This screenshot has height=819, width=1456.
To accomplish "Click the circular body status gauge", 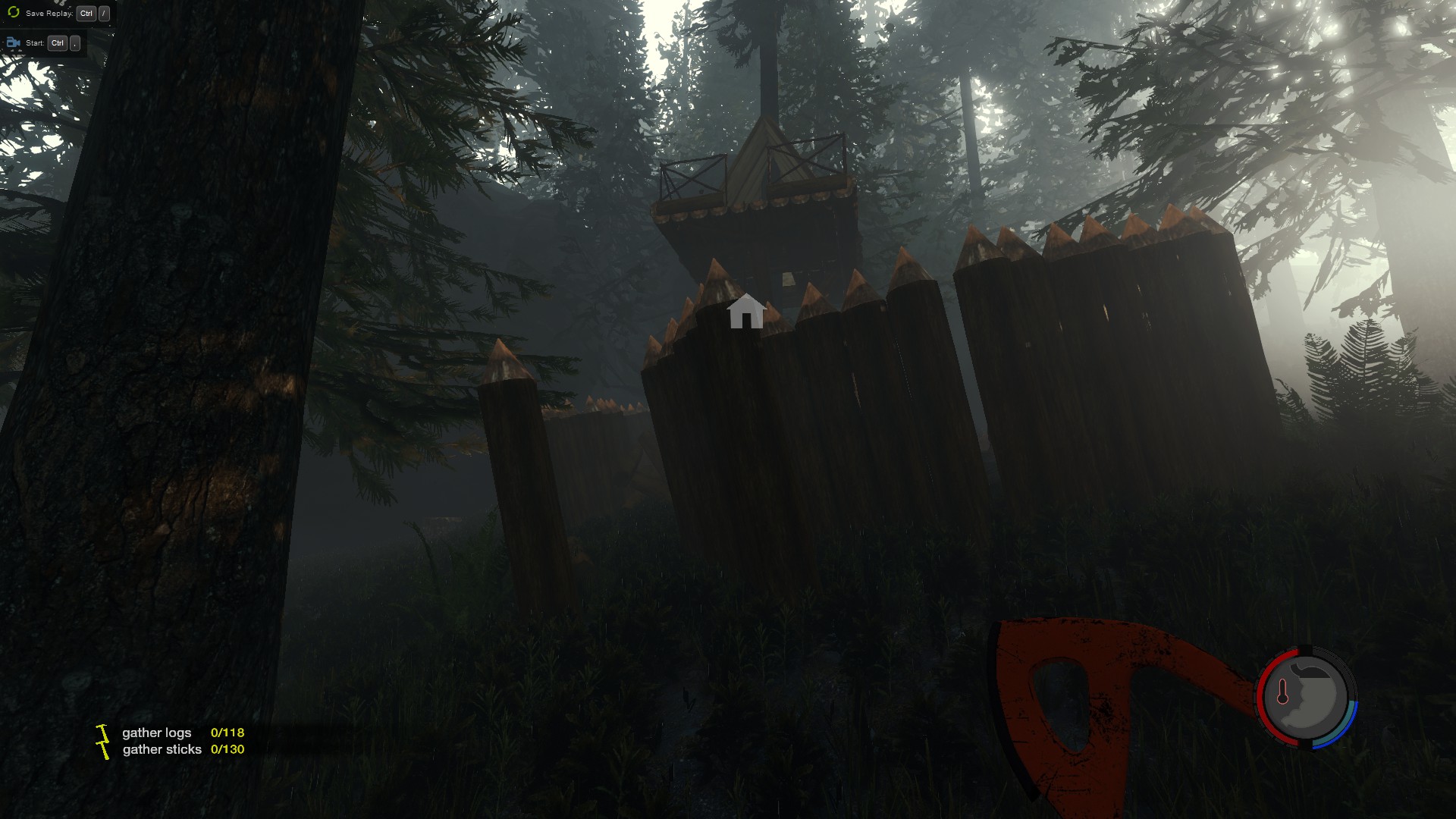I will click(x=1307, y=697).
